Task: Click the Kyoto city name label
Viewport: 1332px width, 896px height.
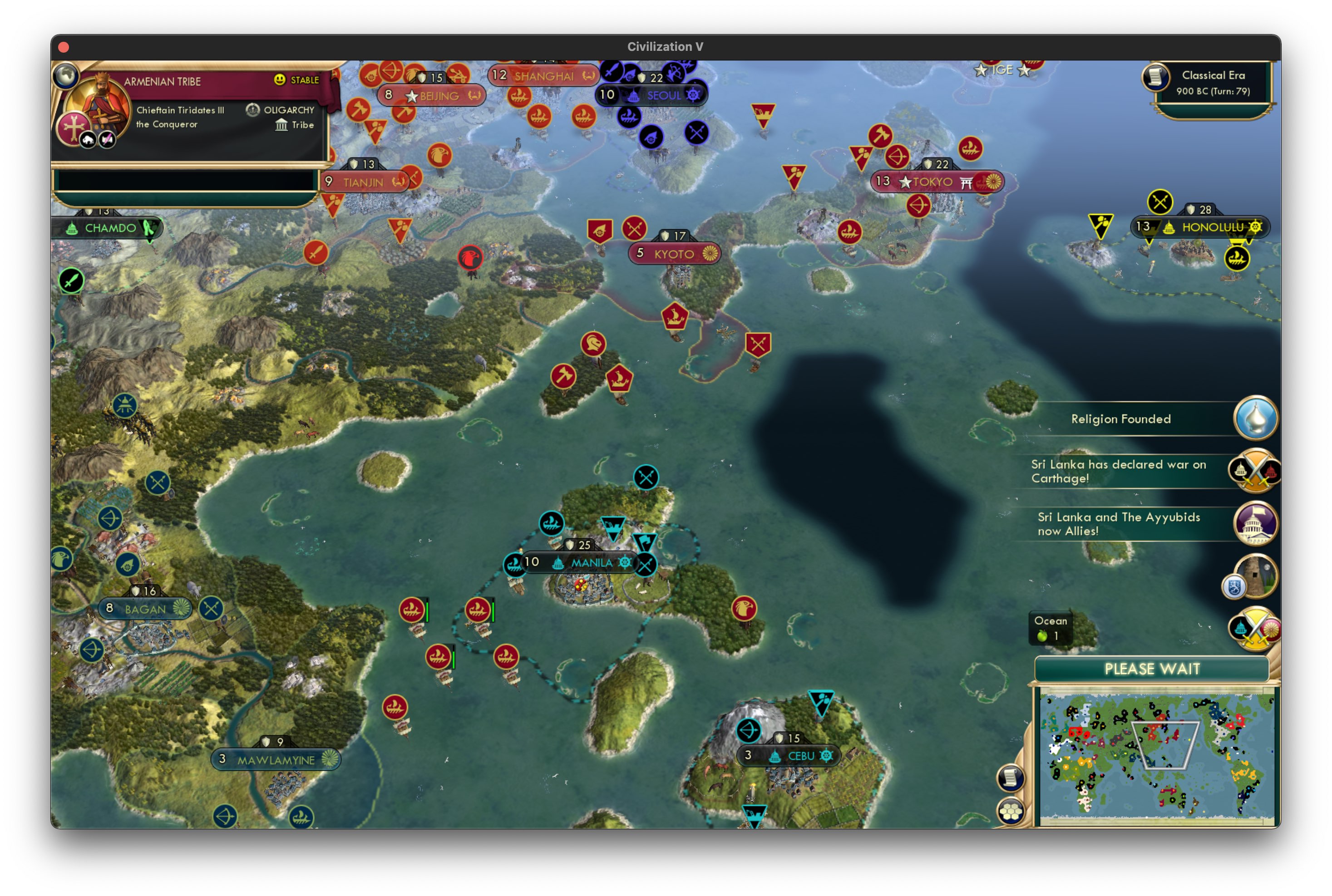Action: pyautogui.click(x=675, y=254)
